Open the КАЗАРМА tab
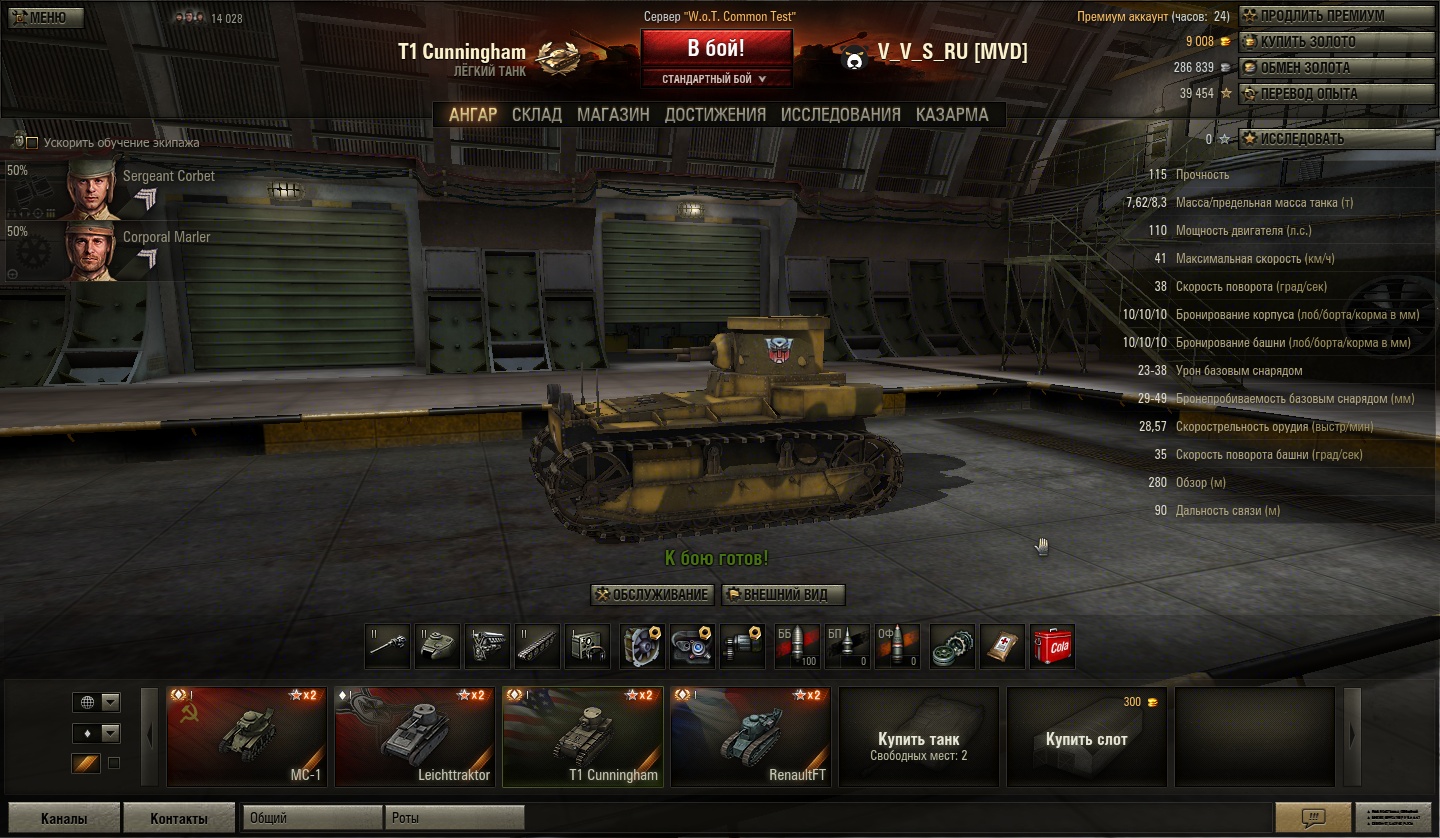 click(x=952, y=115)
